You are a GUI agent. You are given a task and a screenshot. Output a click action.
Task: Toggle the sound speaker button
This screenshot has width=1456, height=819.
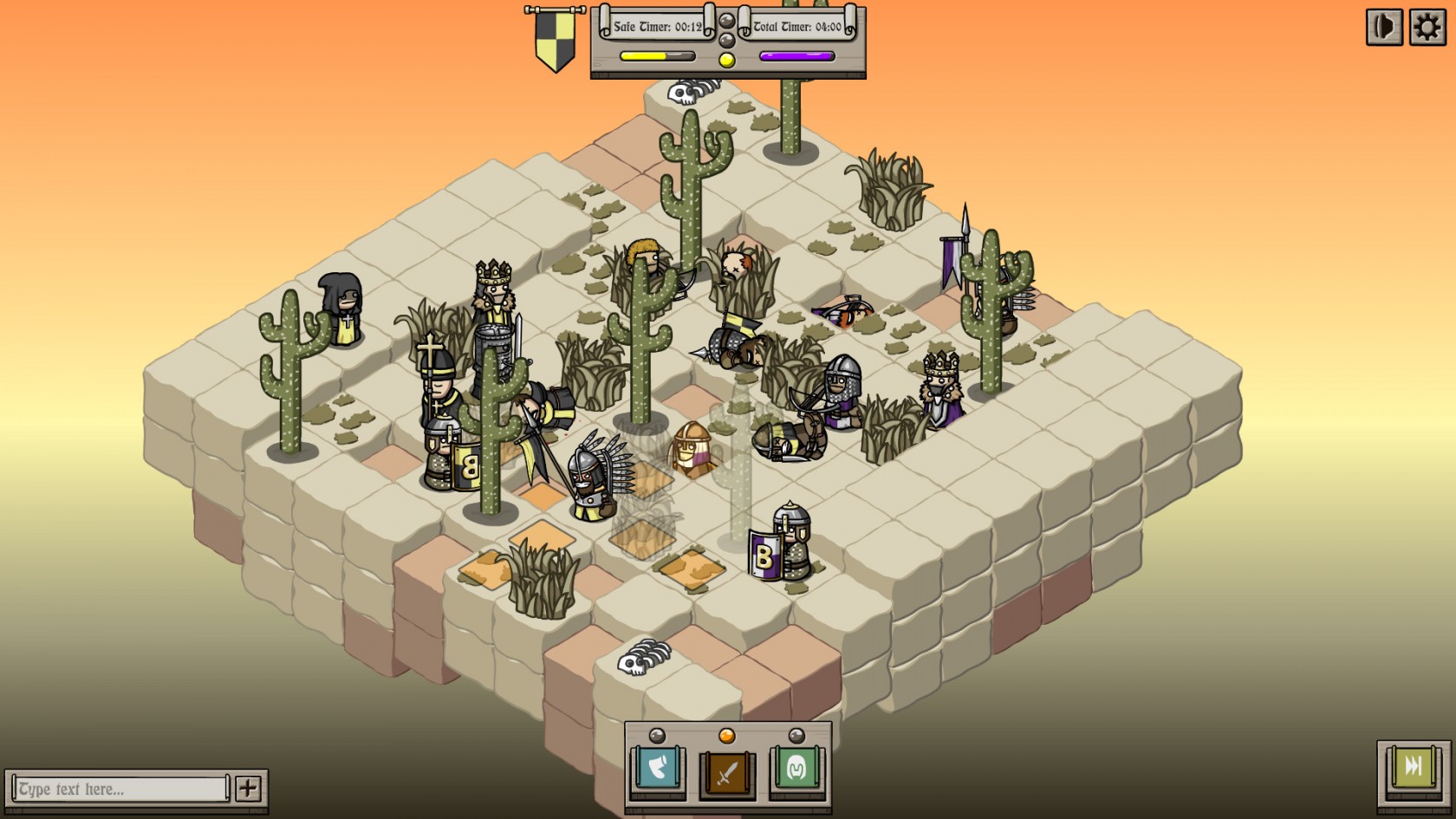[x=1384, y=28]
